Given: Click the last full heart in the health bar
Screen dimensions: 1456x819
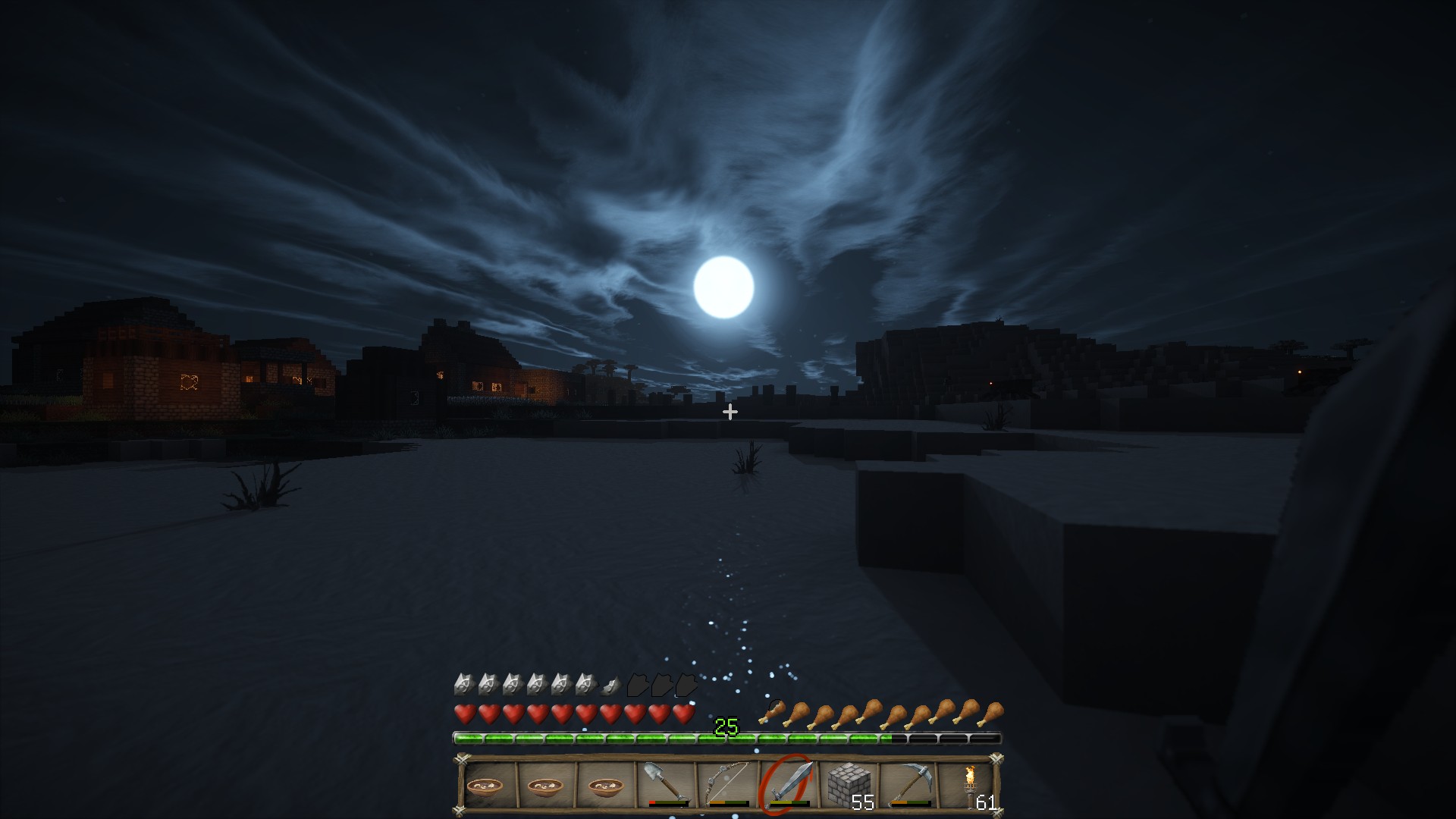Looking at the screenshot, I should 682,714.
